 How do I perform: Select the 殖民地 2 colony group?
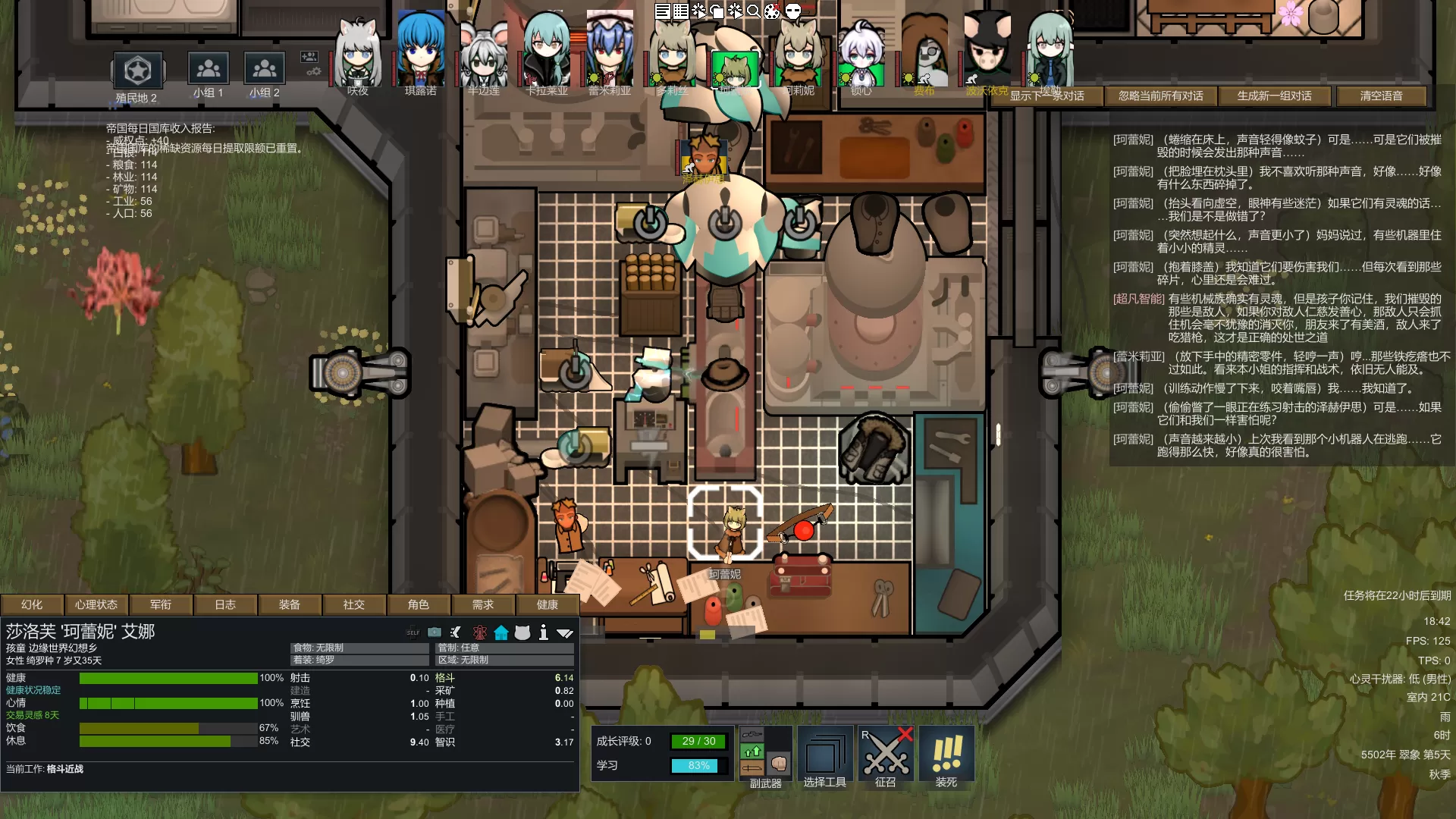[137, 77]
